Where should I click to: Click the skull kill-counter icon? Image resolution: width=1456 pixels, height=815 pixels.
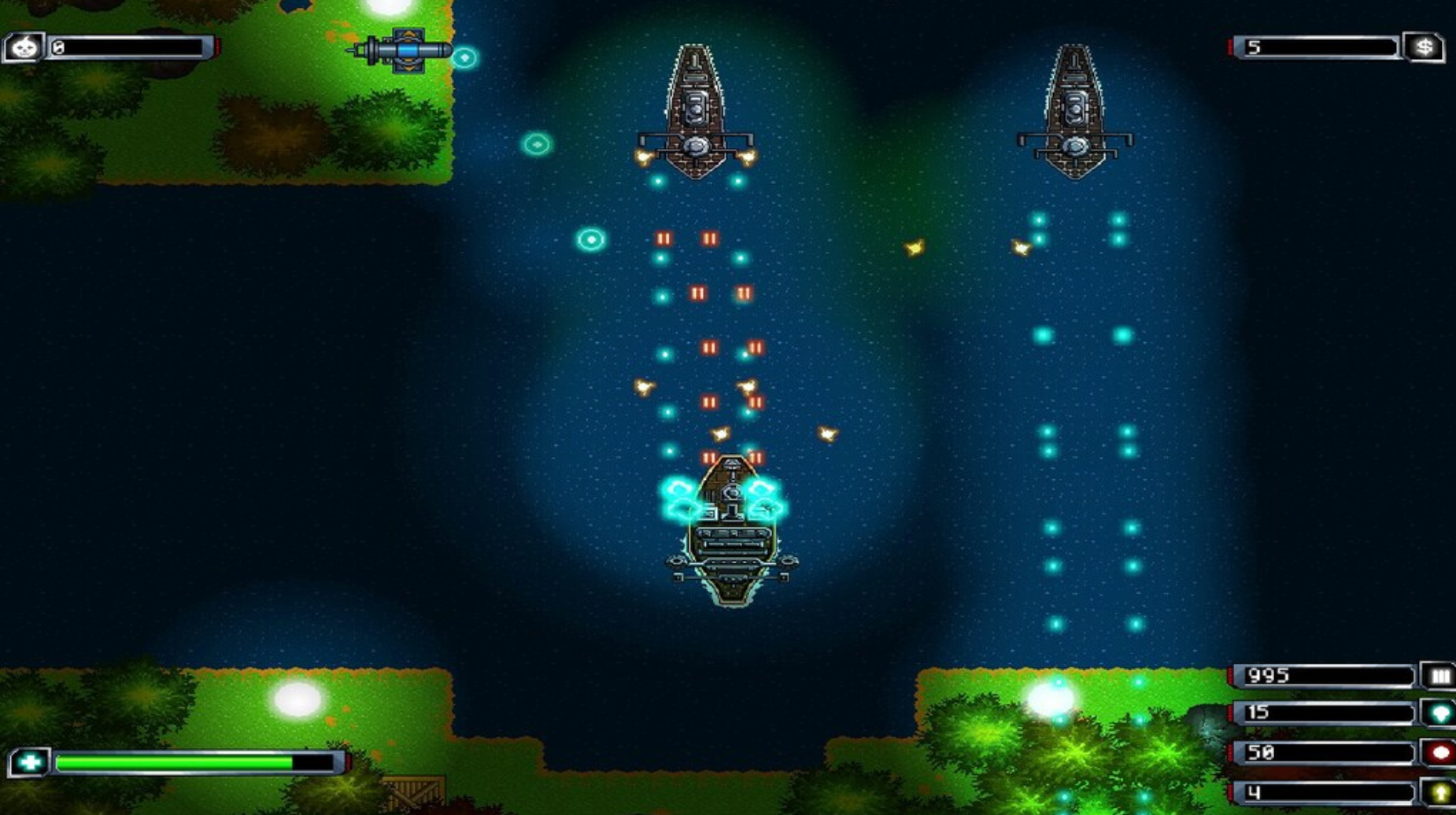click(x=24, y=47)
